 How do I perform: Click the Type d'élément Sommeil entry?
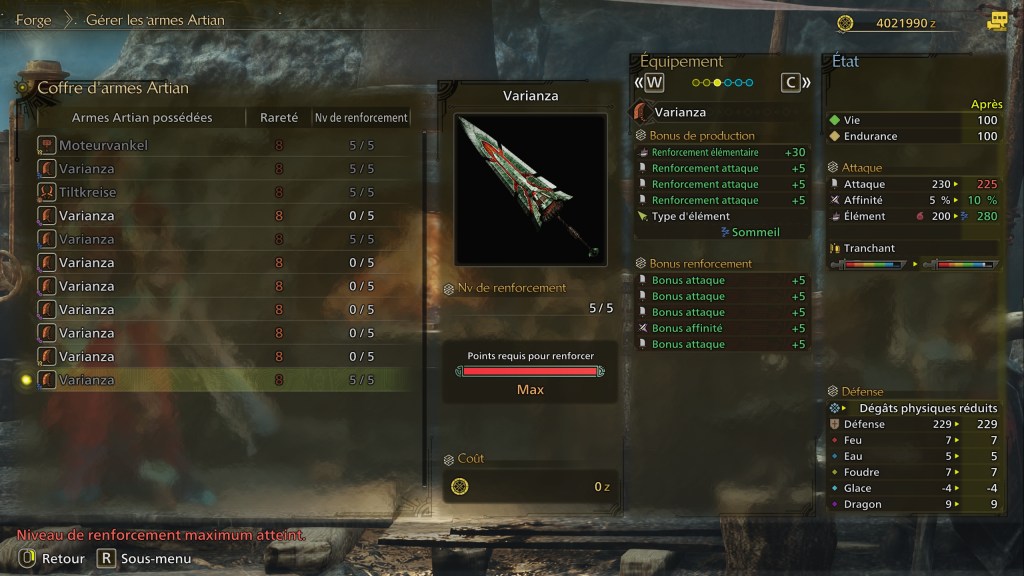[x=720, y=224]
